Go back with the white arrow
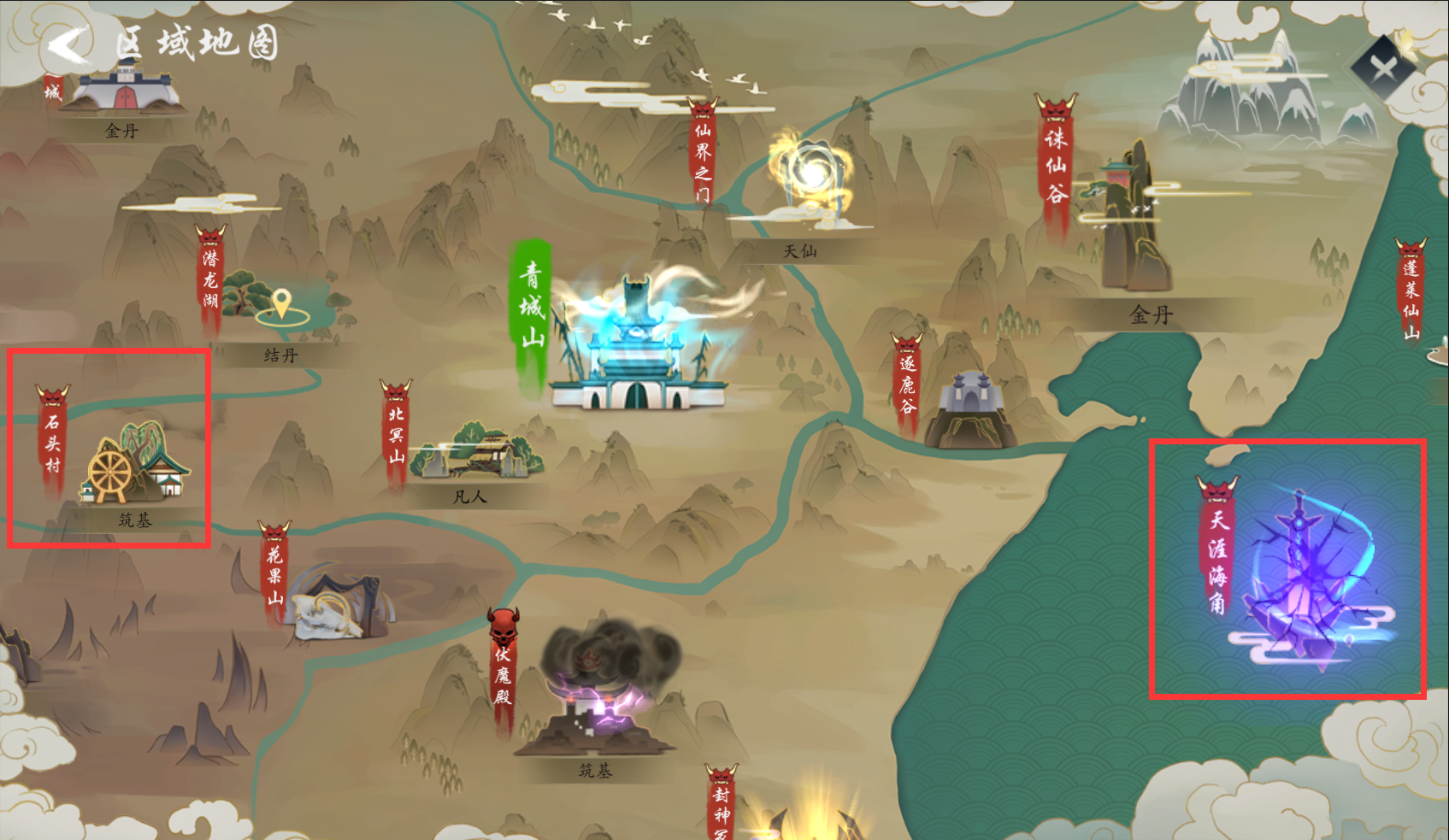This screenshot has width=1449, height=840. click(68, 44)
